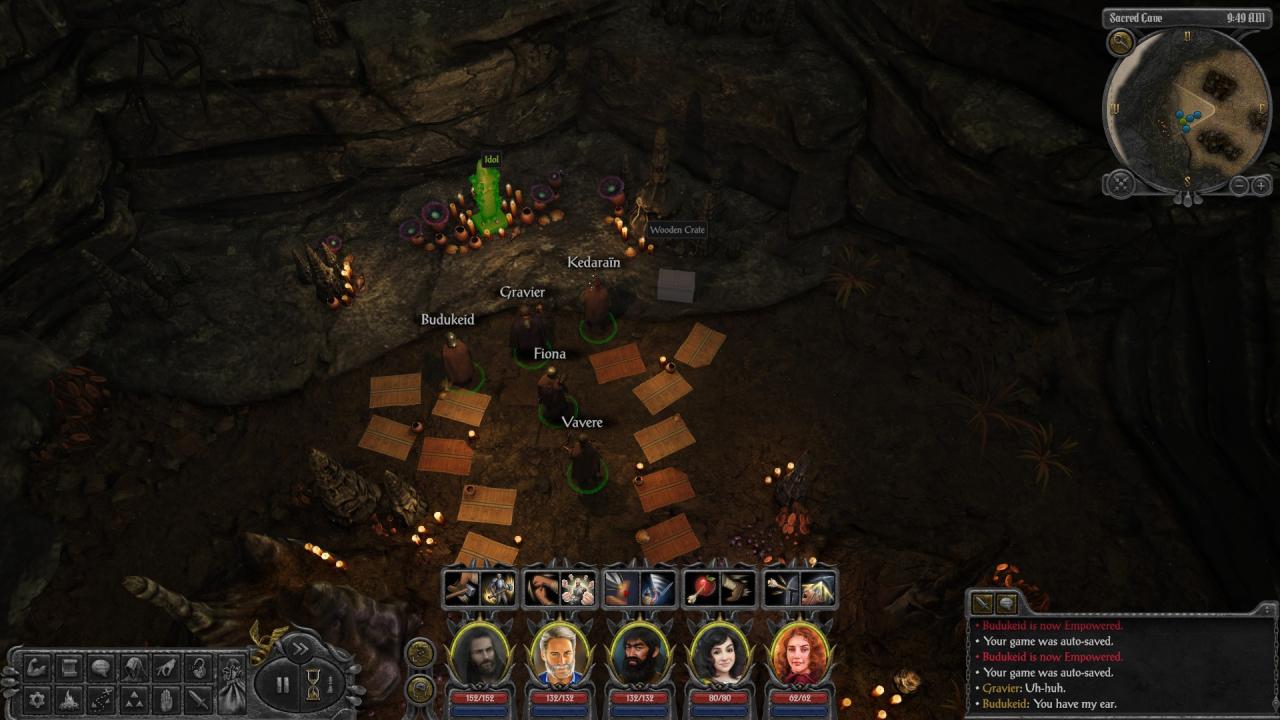Select the red-haired woman's portrait
Screen dimensions: 1280x720
tap(799, 653)
